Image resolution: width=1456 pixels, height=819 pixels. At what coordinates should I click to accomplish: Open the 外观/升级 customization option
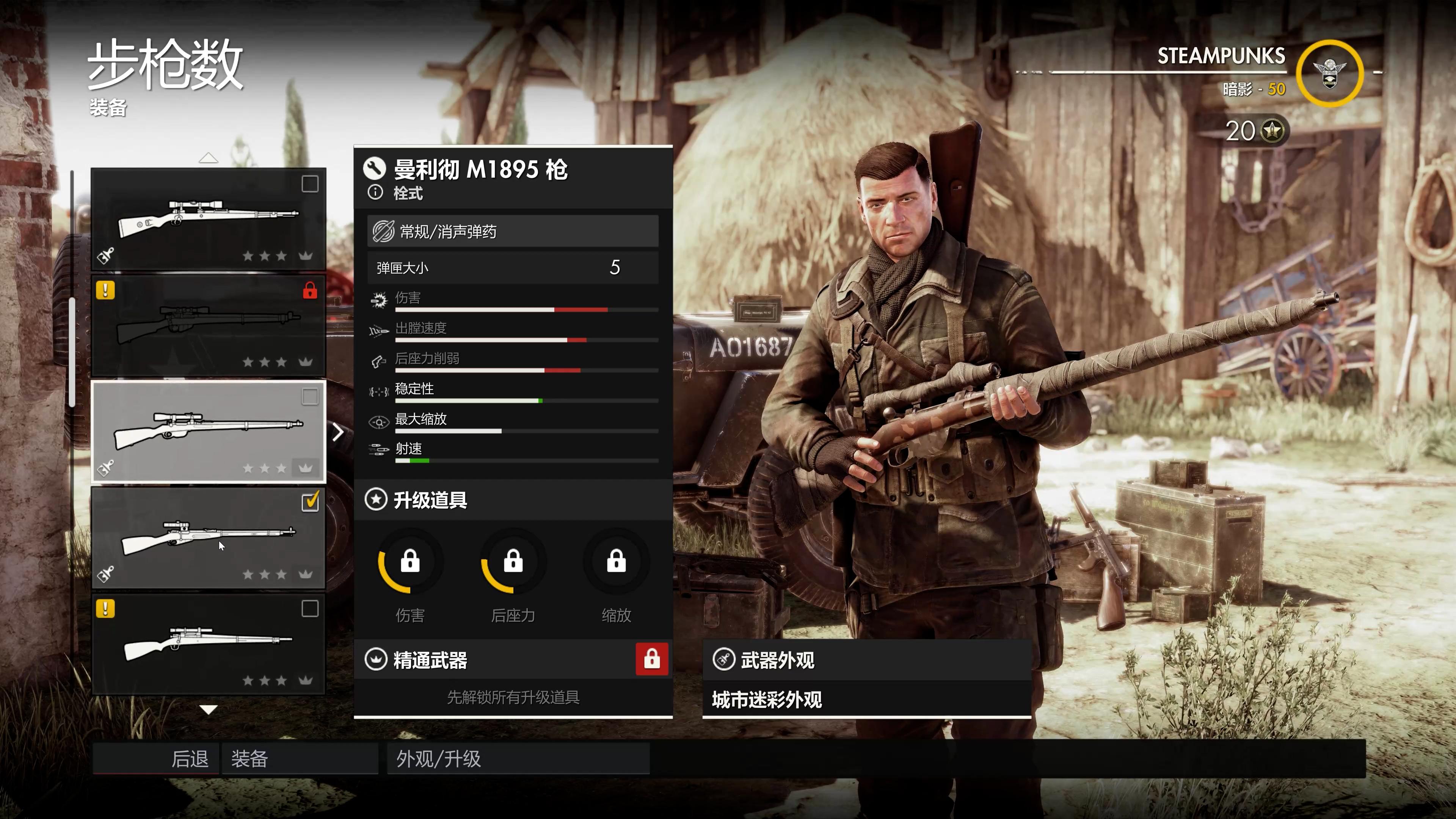[x=518, y=758]
